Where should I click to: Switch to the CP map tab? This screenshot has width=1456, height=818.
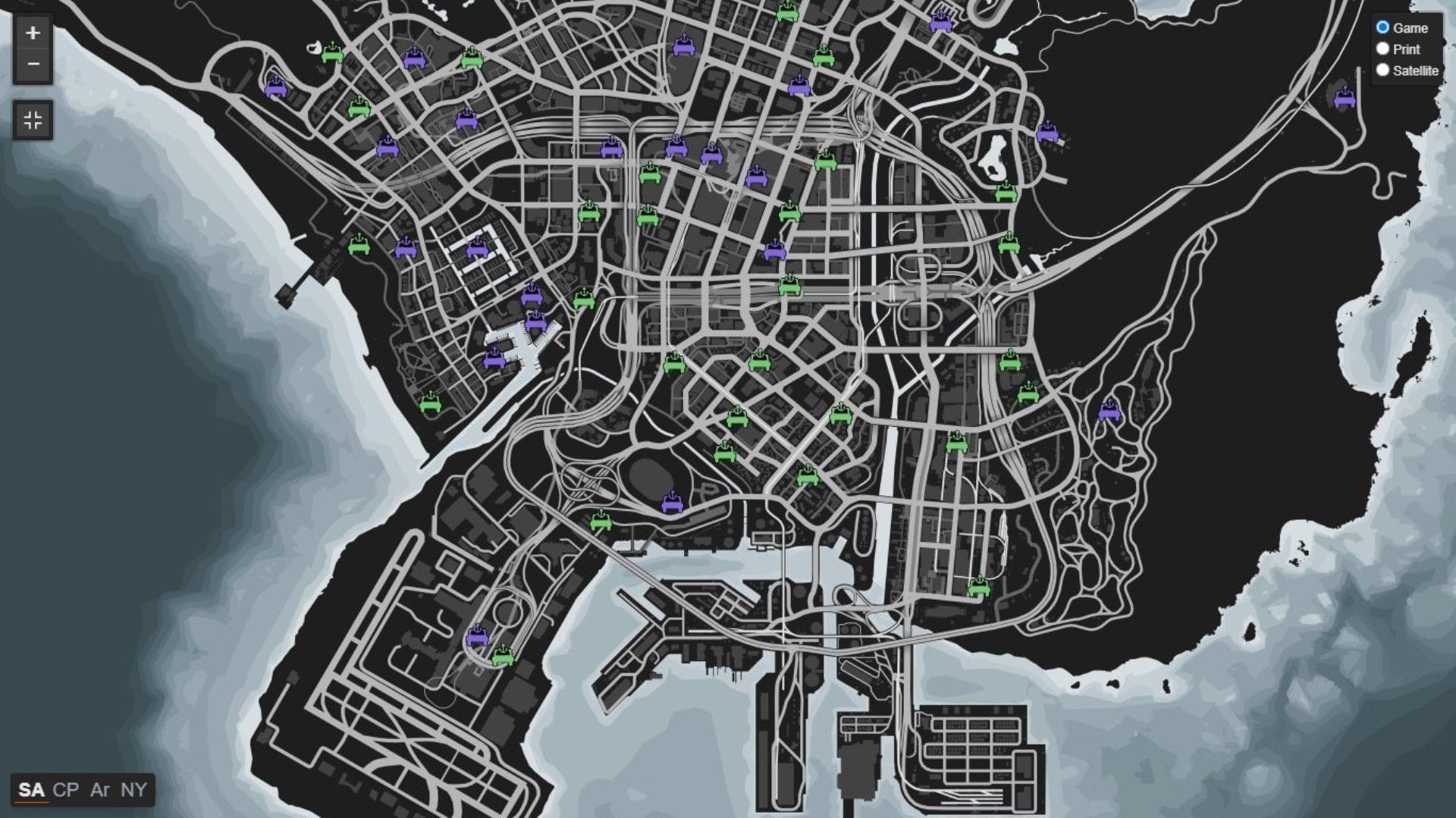tap(65, 791)
